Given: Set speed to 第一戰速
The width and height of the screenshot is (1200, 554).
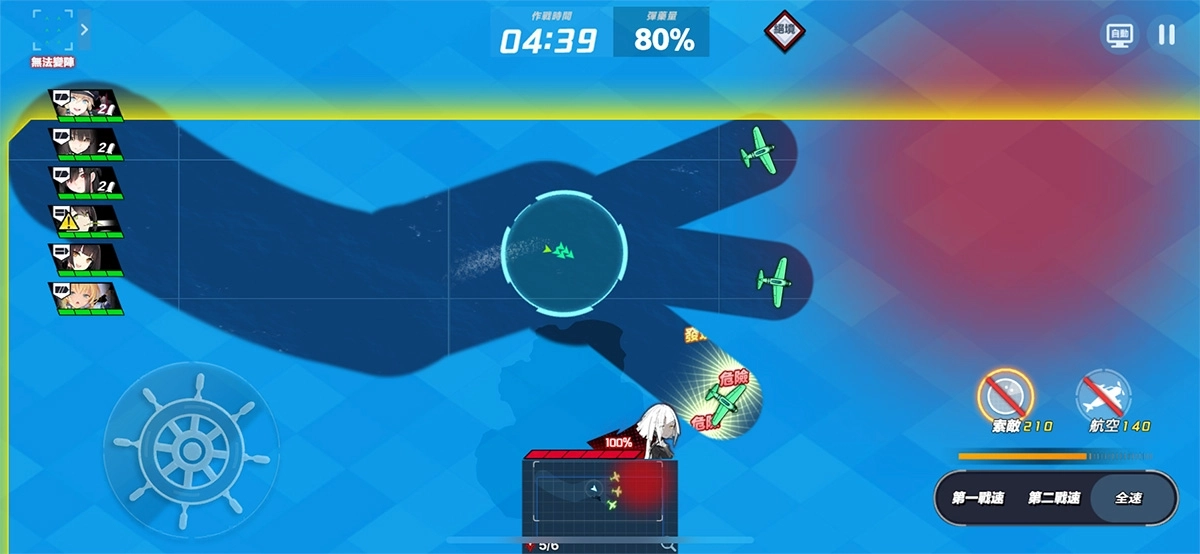Looking at the screenshot, I should point(978,498).
